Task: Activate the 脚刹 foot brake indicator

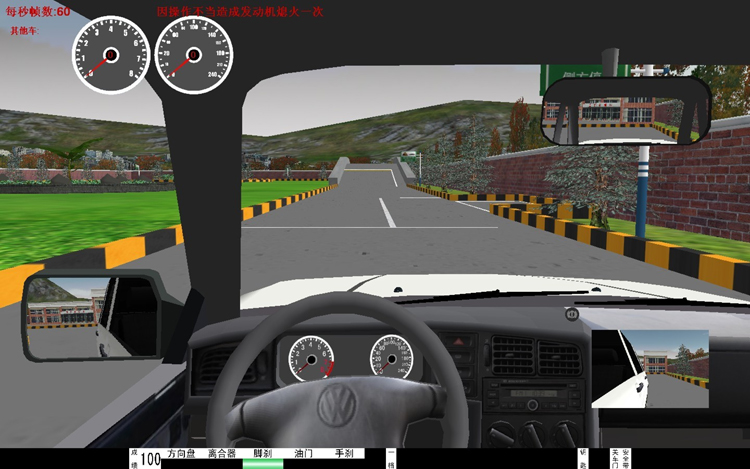Action: click(263, 454)
